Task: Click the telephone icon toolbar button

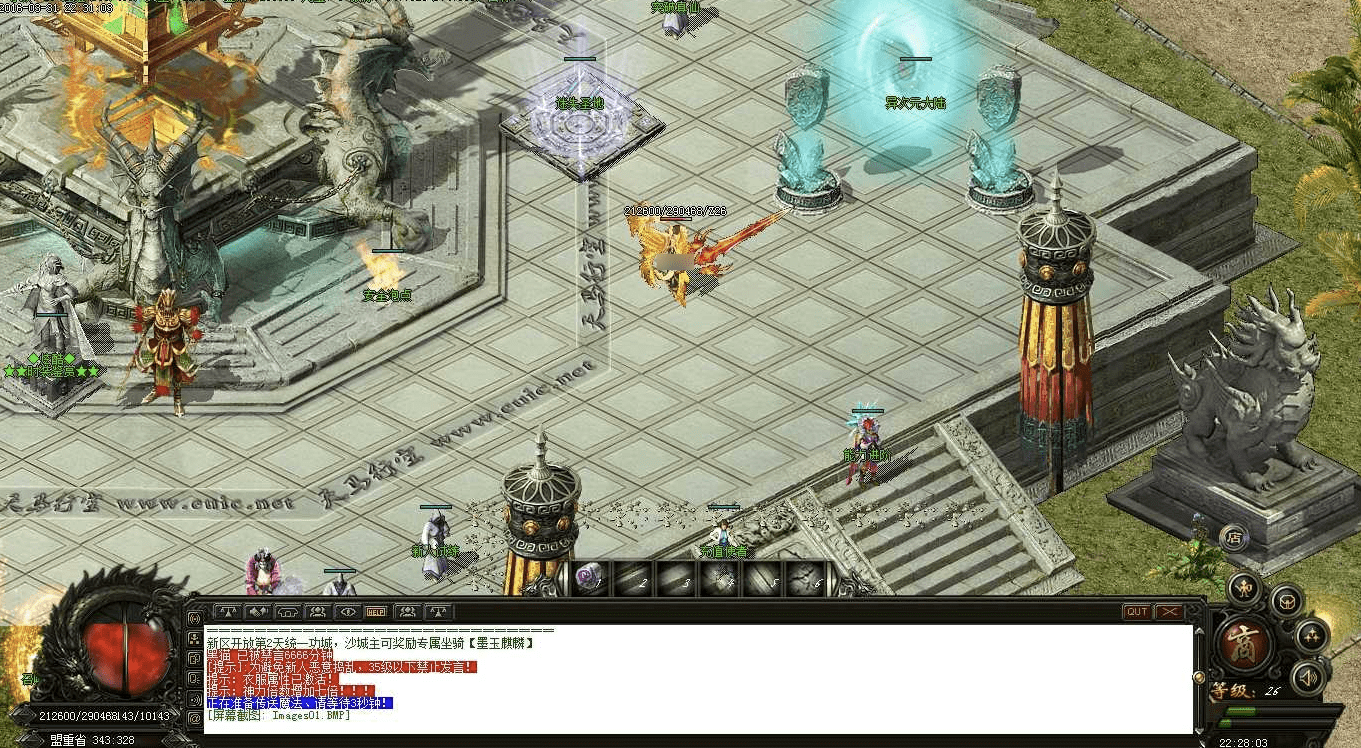Action: click(x=288, y=611)
